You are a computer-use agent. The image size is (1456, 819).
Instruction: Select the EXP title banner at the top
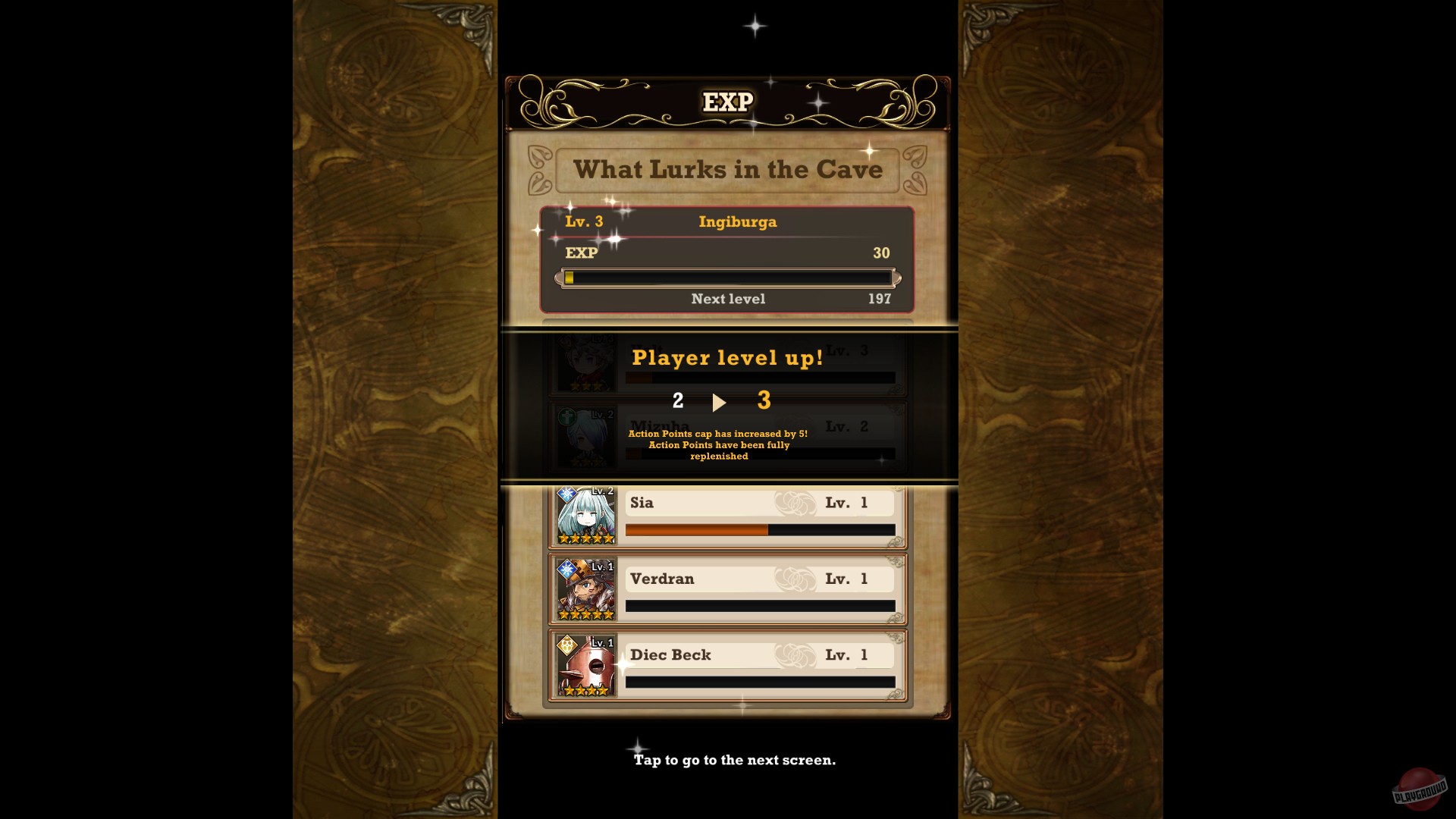click(x=727, y=101)
